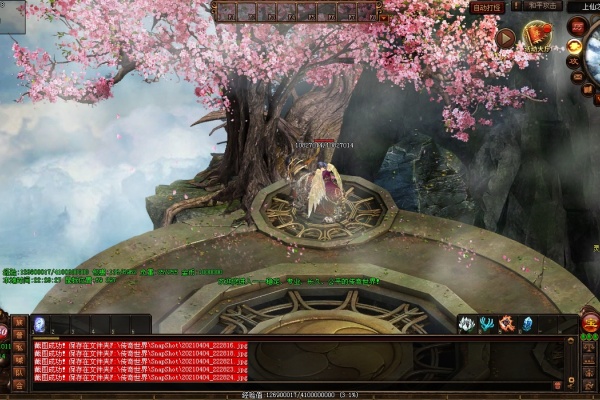This screenshot has width=600, height=400.
Task: Click the round play arrow button
Action: [x=506, y=38]
